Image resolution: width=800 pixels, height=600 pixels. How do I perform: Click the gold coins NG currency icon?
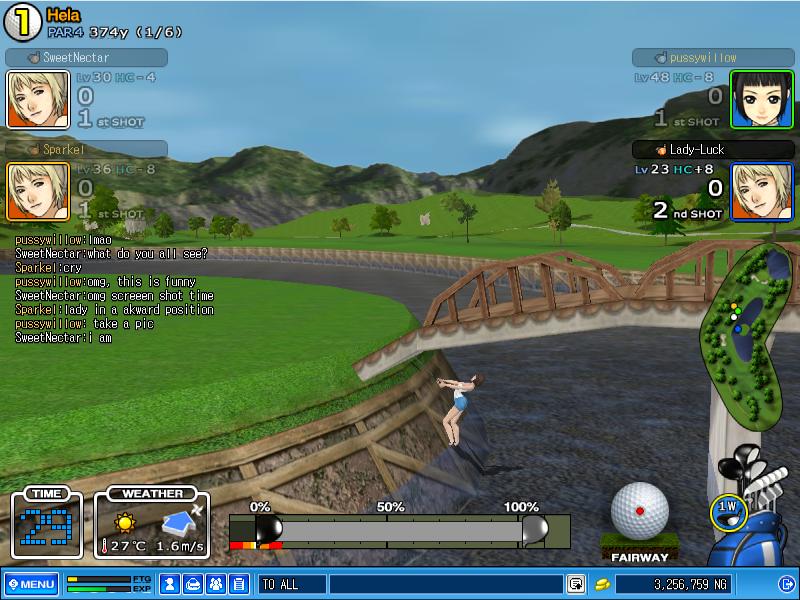[602, 584]
